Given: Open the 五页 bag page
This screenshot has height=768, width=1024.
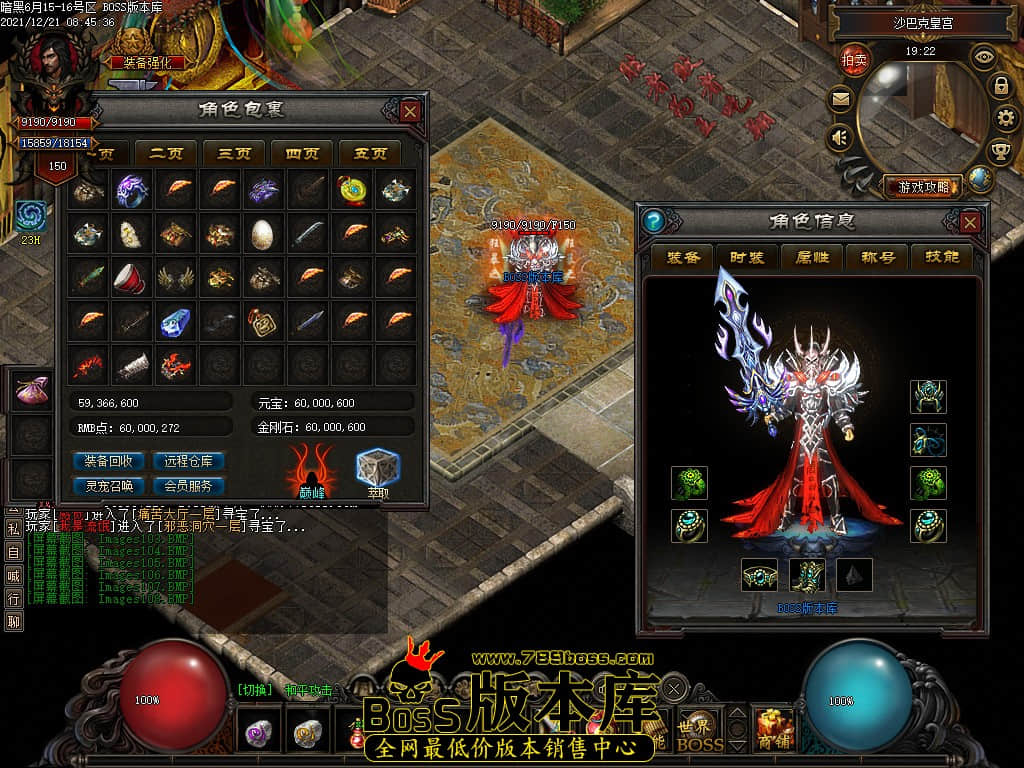Looking at the screenshot, I should point(369,153).
